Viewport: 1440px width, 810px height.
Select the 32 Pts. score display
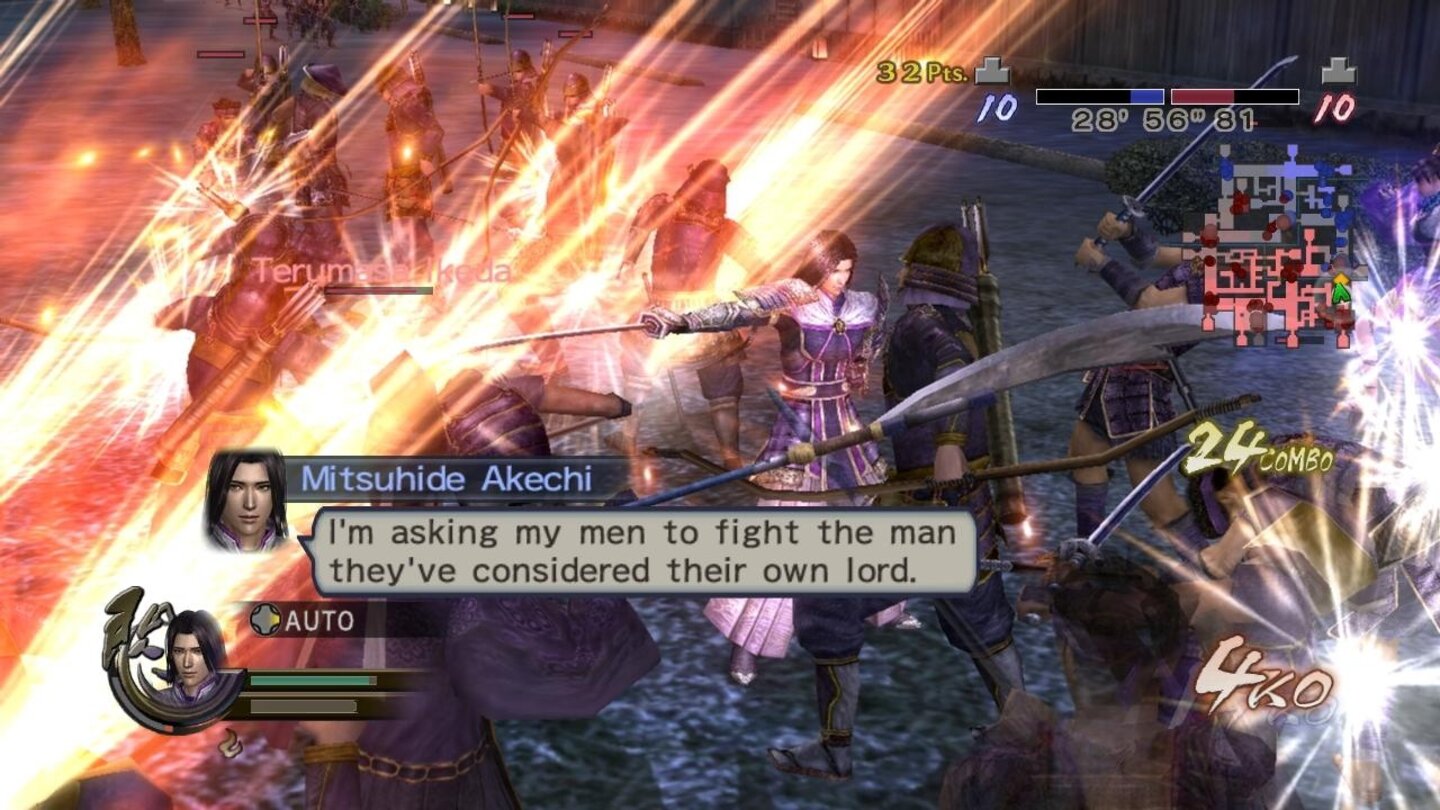(x=920, y=72)
